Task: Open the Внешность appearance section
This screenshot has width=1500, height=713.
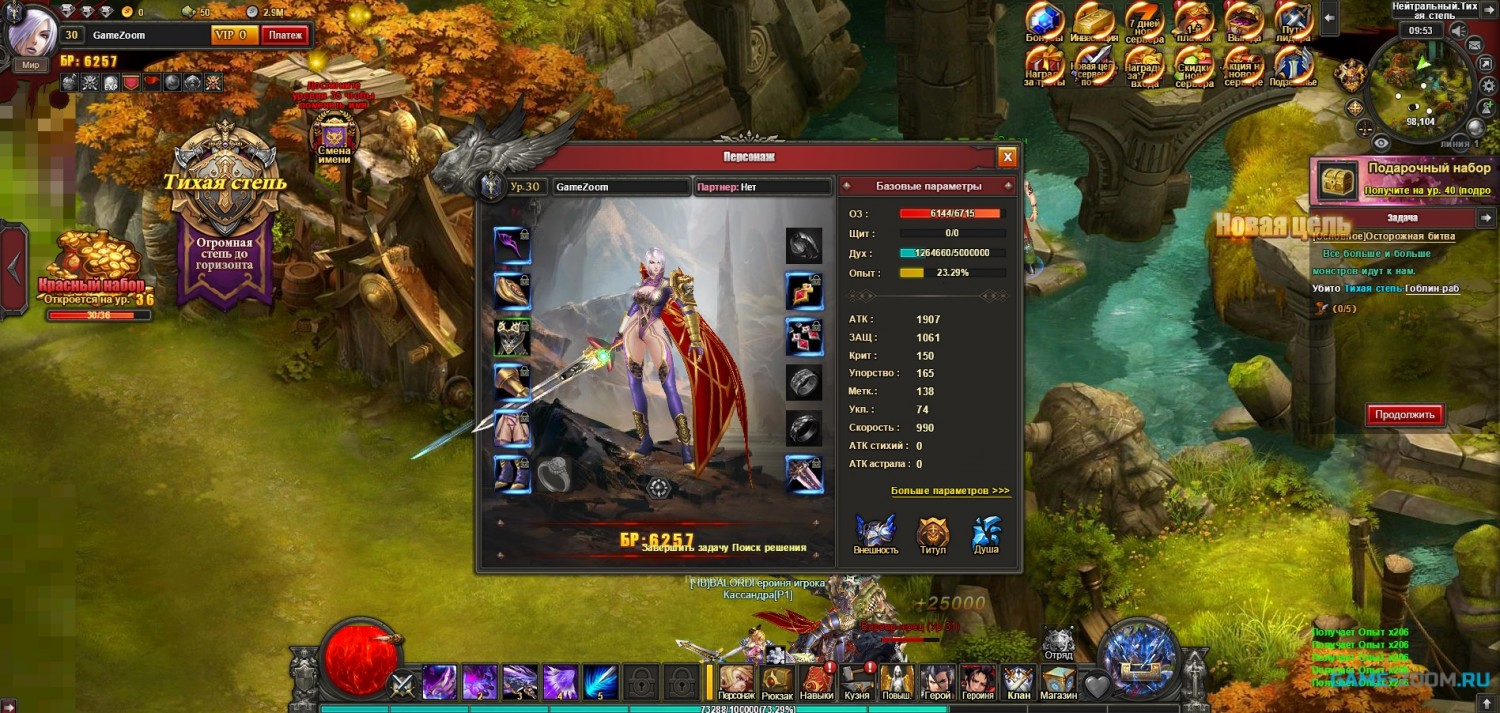Action: (876, 534)
